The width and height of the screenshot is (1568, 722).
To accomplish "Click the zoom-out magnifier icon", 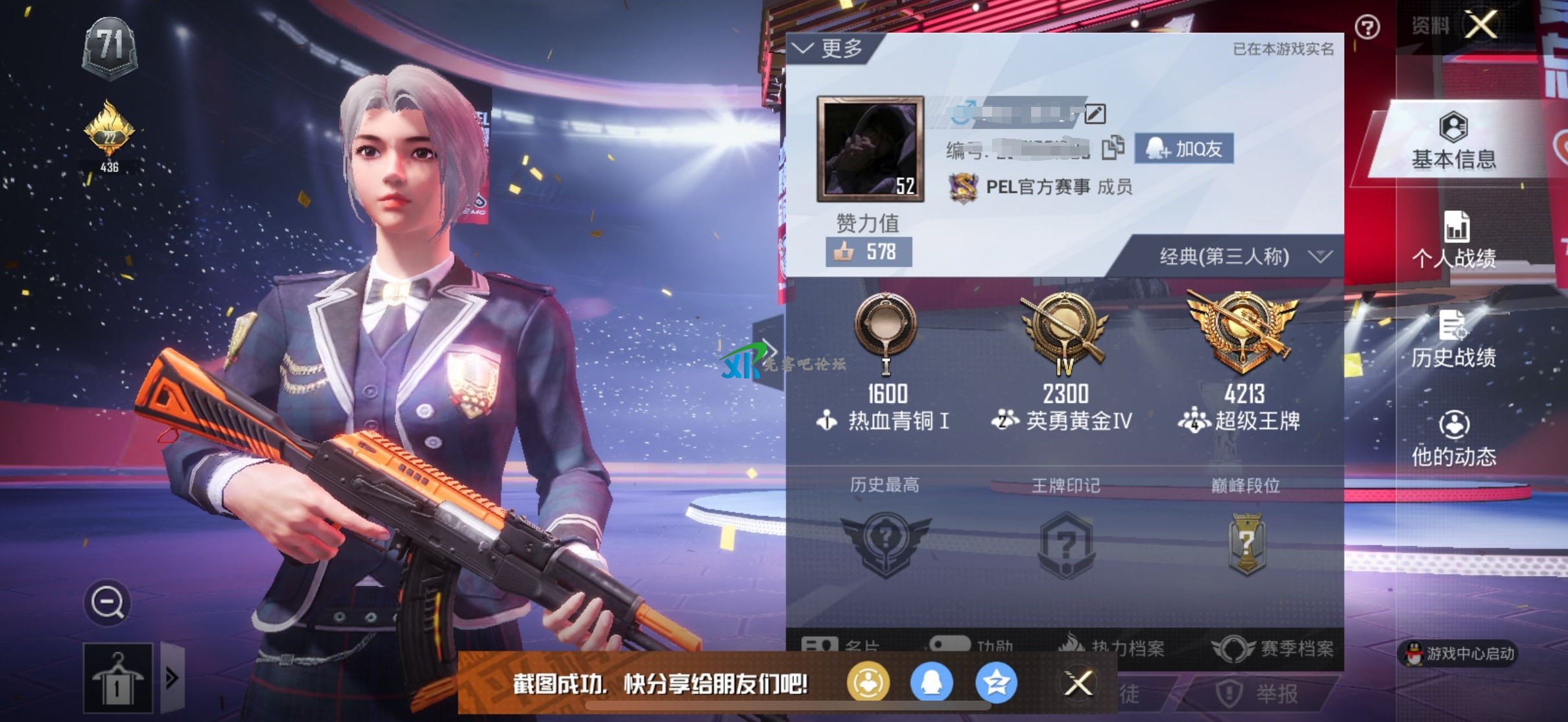I will tap(109, 601).
